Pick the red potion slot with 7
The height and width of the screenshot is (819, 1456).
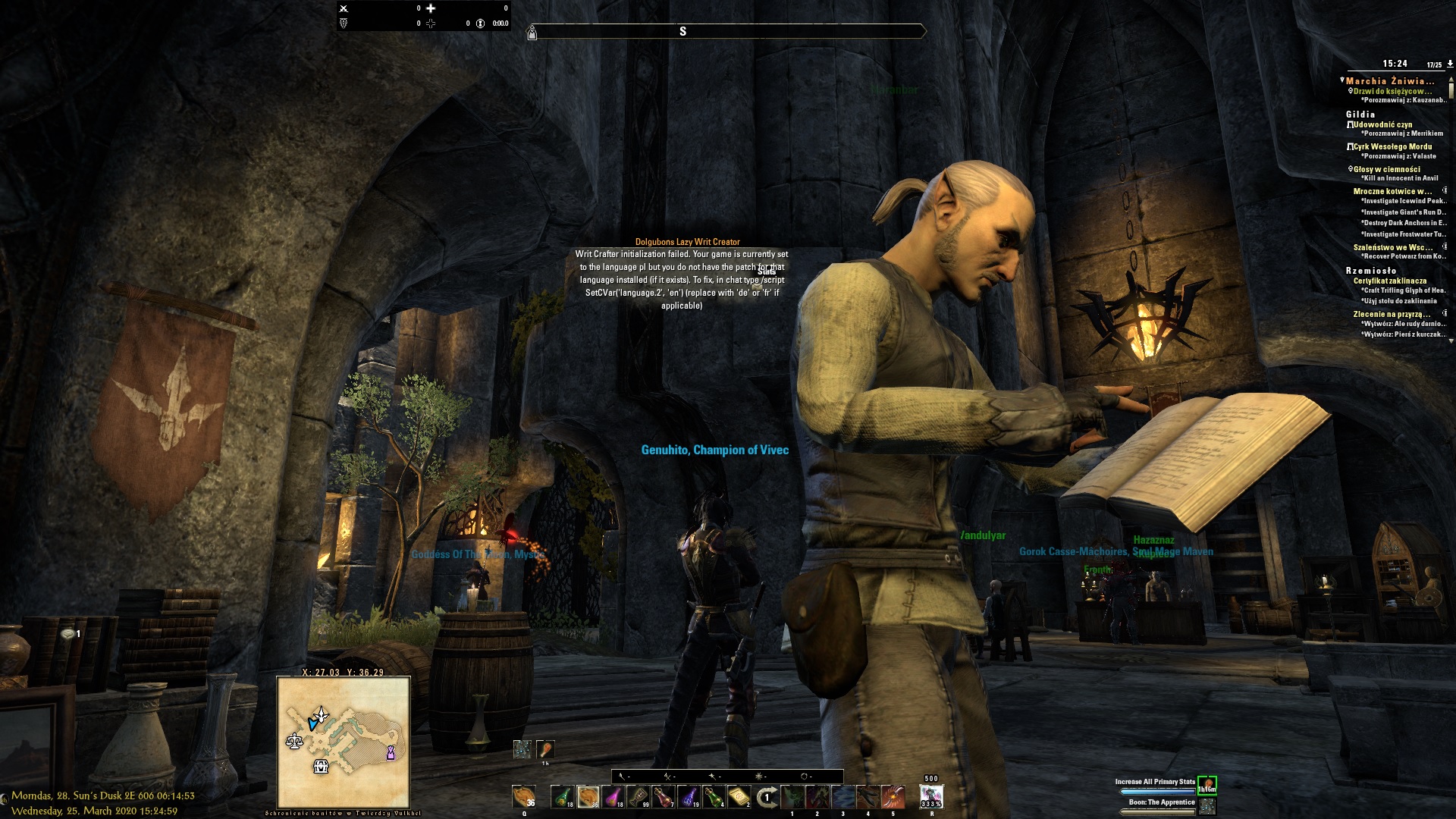(664, 797)
